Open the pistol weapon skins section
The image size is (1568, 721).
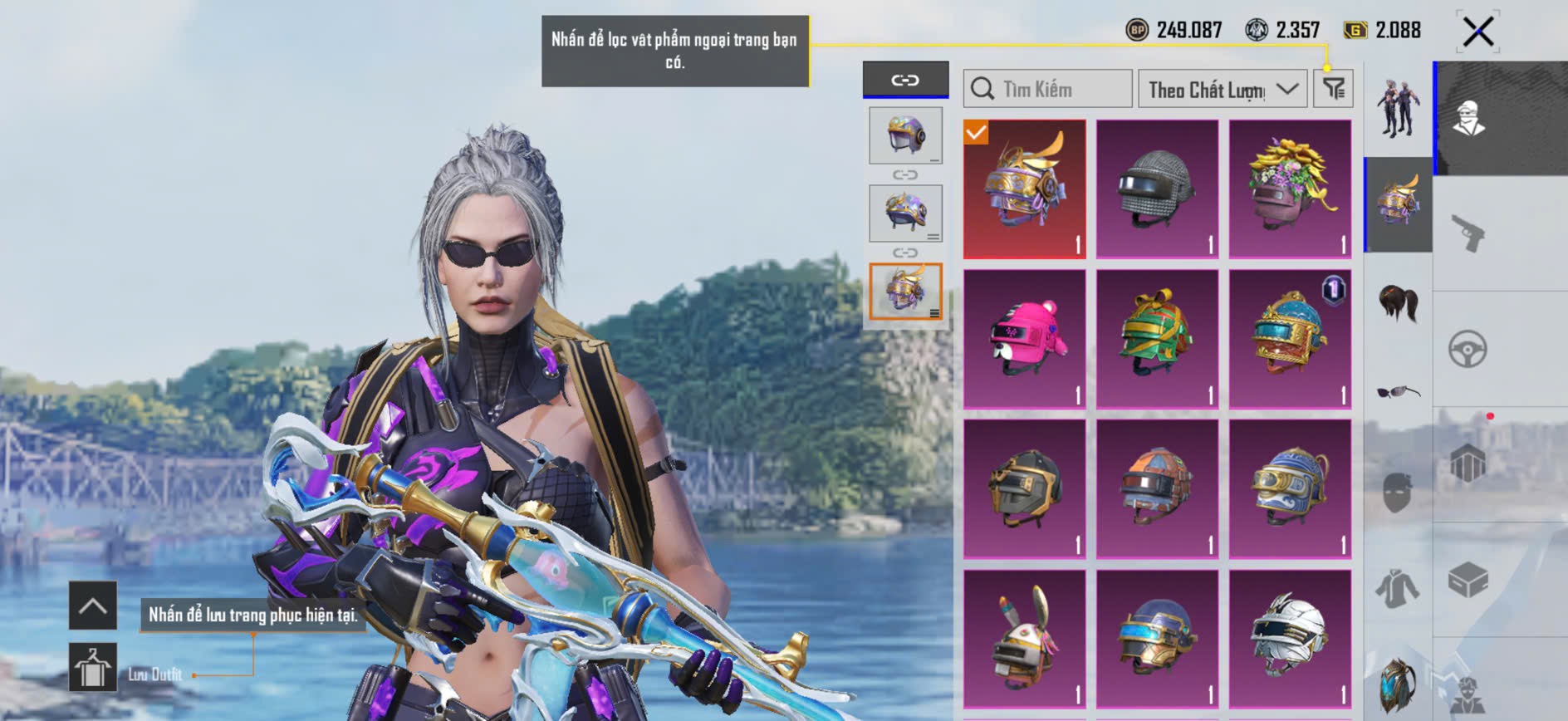(1468, 233)
